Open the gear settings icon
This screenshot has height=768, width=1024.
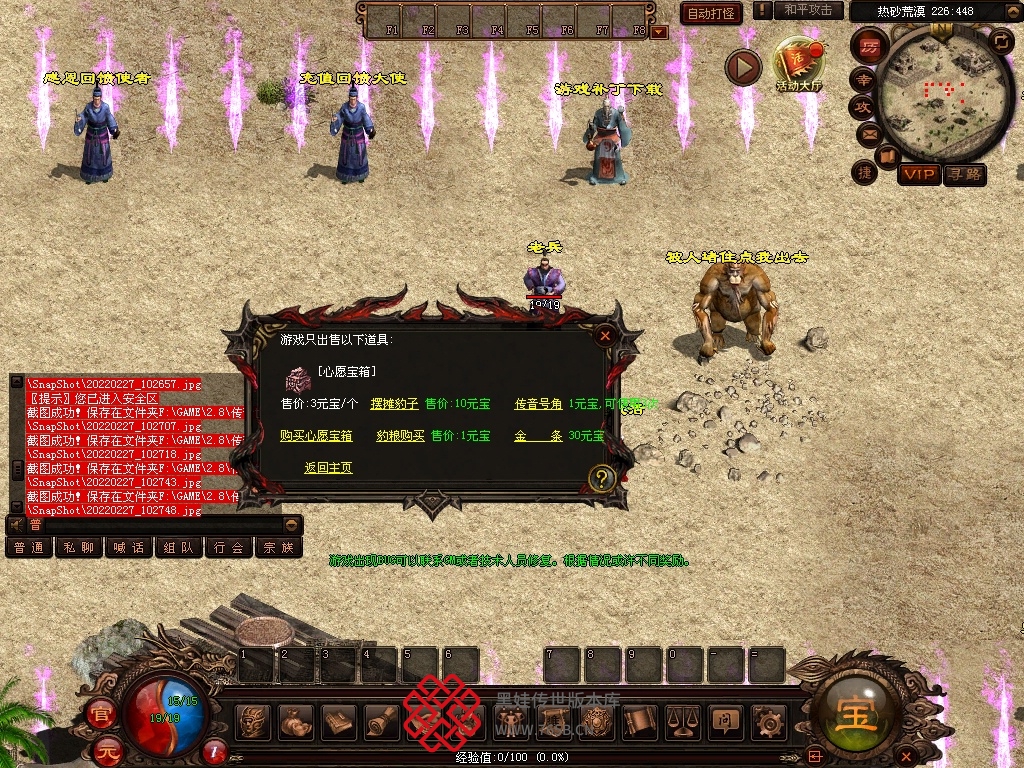coord(768,720)
